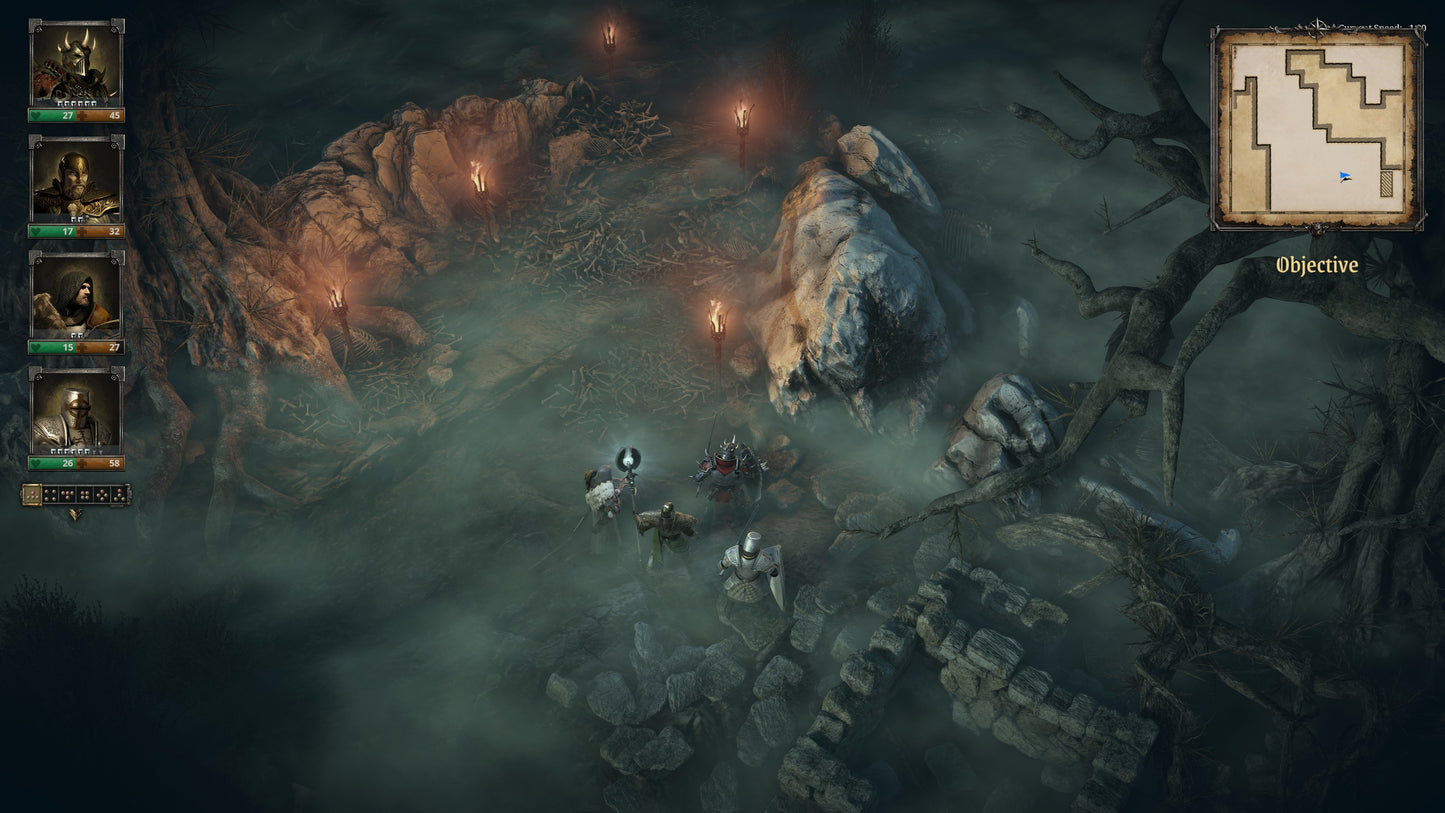Click the gold-framed highlighted die in the dice tray

(x=33, y=494)
